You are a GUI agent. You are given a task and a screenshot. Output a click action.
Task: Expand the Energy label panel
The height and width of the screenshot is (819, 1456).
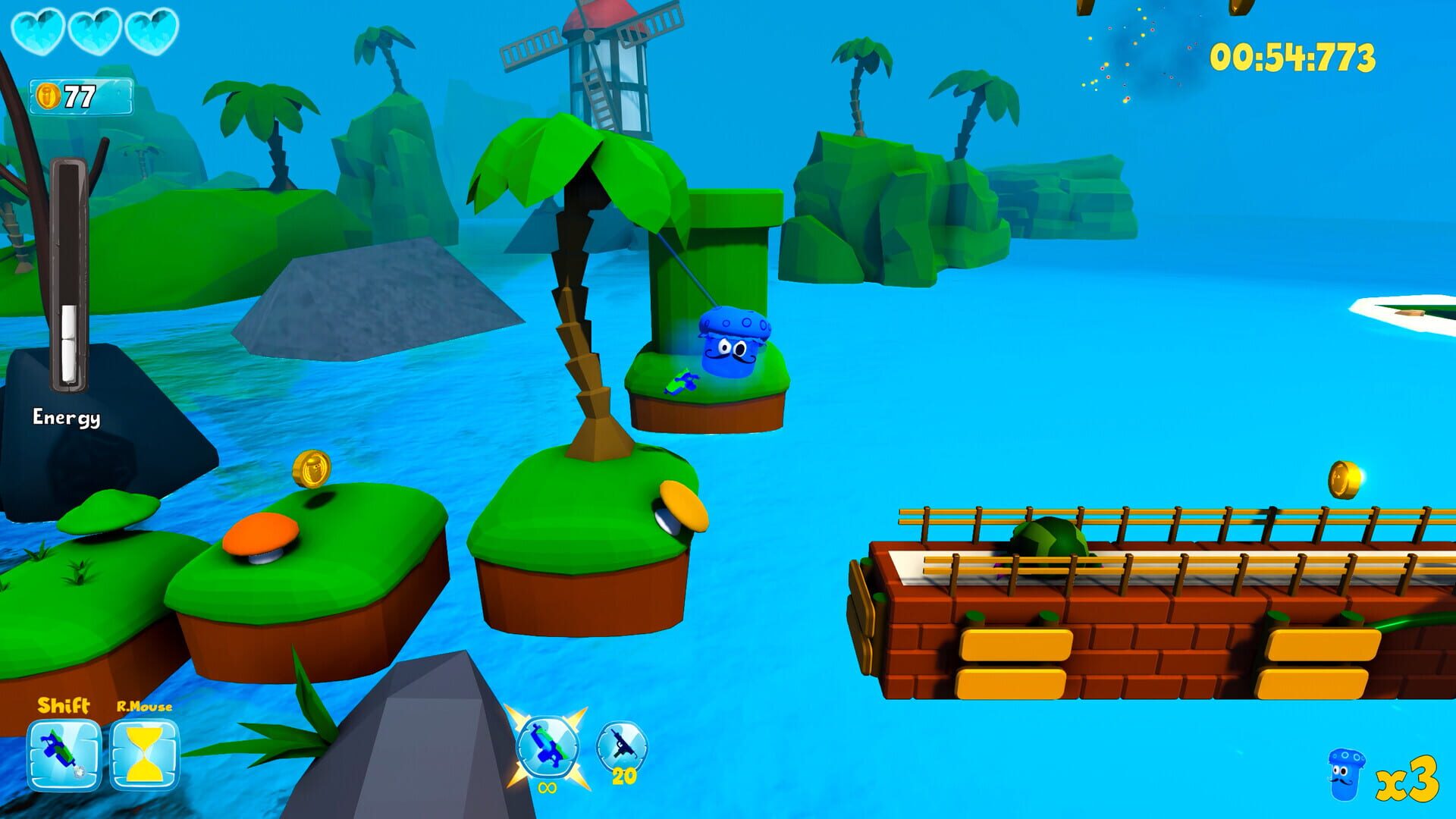pos(67,416)
